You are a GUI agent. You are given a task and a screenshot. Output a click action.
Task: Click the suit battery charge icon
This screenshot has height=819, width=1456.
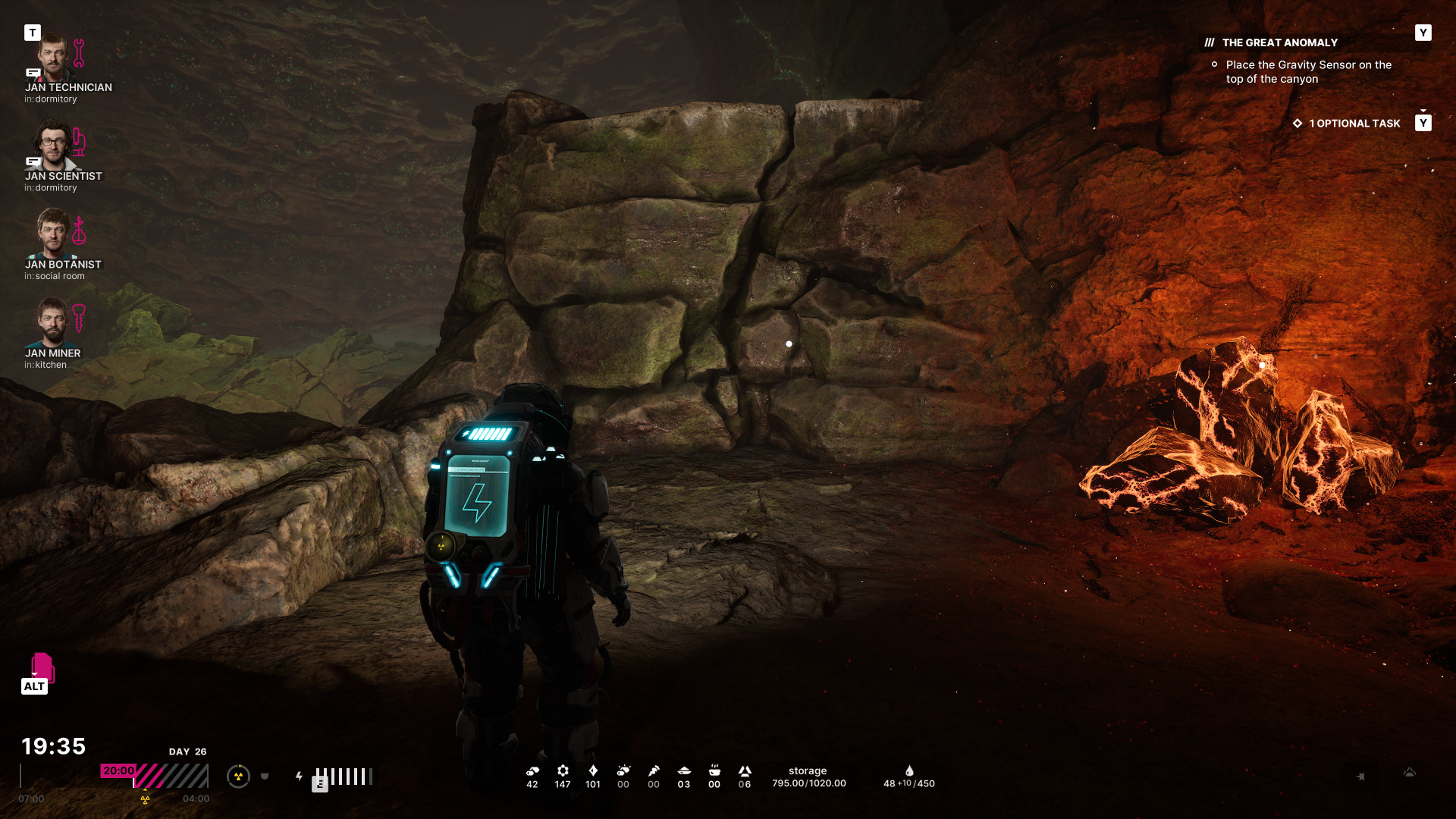tap(300, 777)
